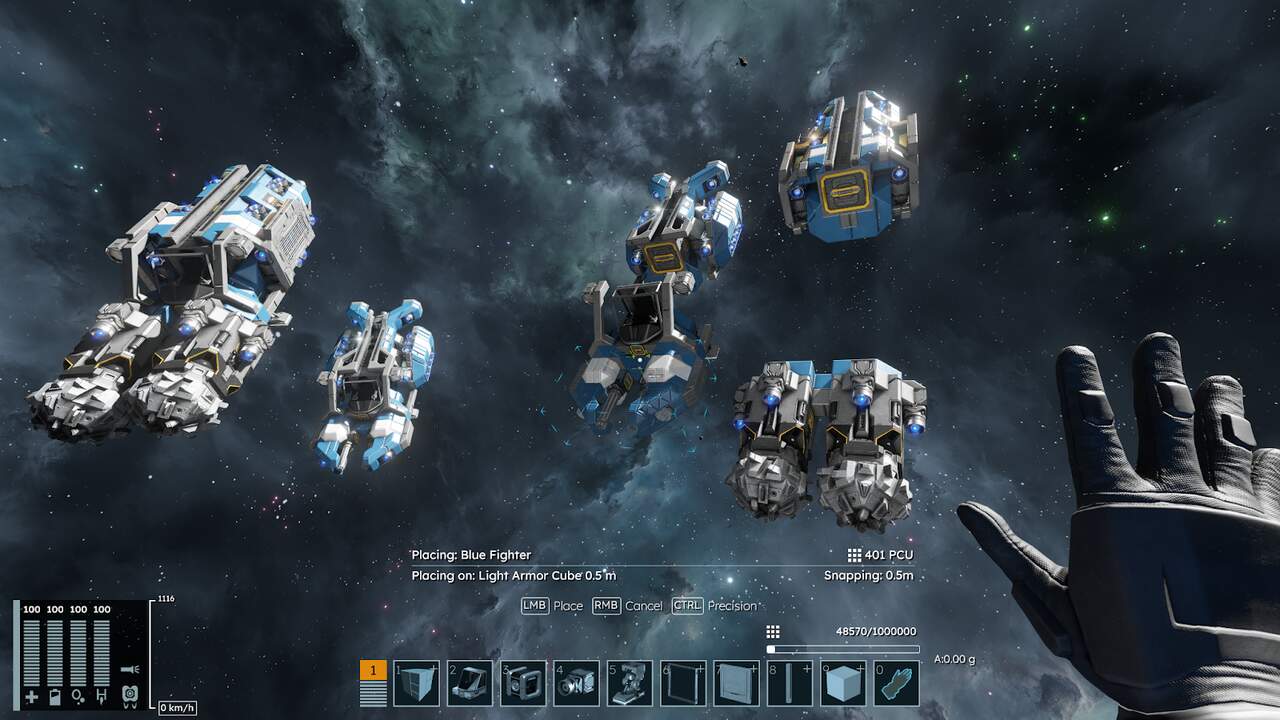Pick the camera-like block in slot 4

(x=577, y=684)
